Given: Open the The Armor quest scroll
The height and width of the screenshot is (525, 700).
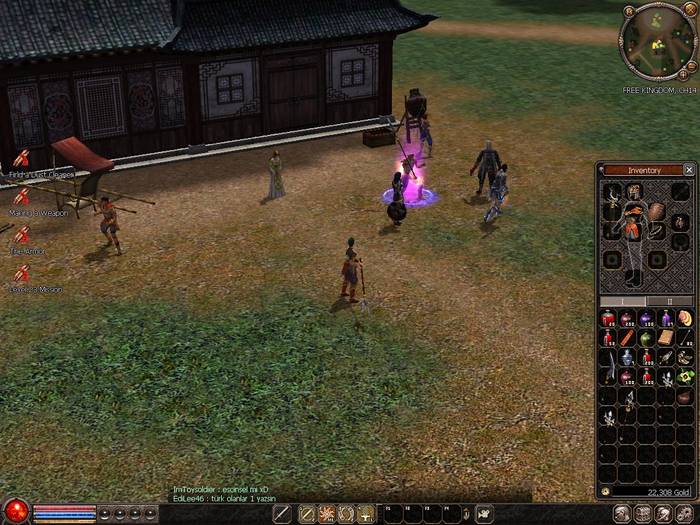Looking at the screenshot, I should 21,235.
